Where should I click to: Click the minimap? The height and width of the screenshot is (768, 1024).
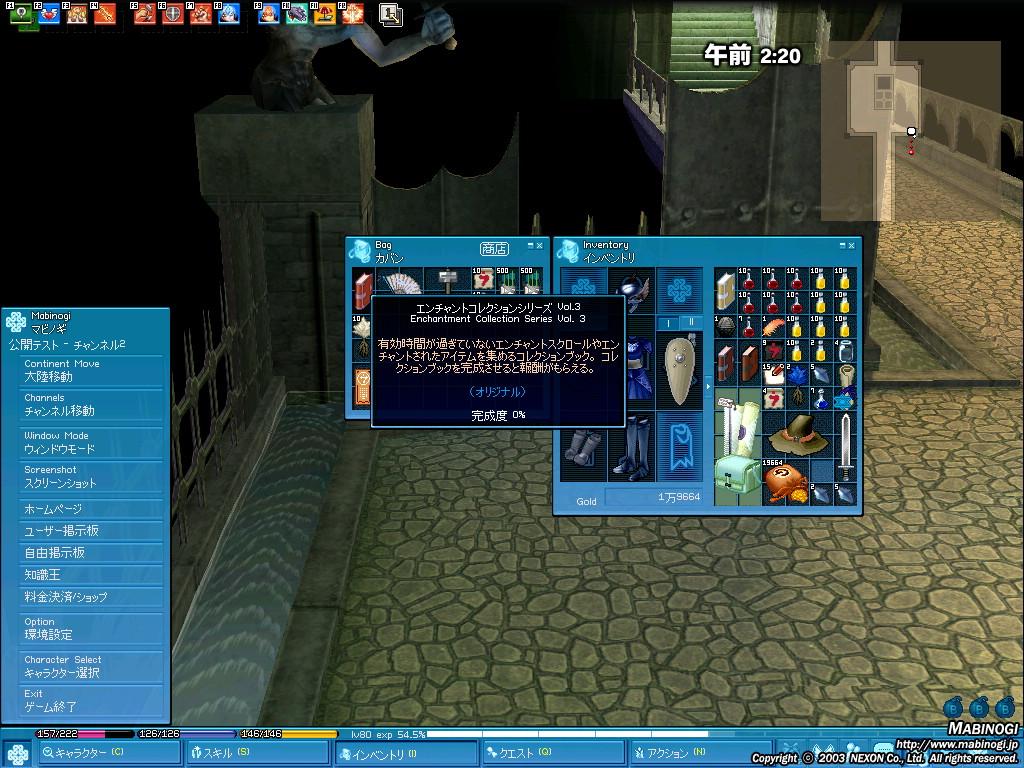pos(910,130)
